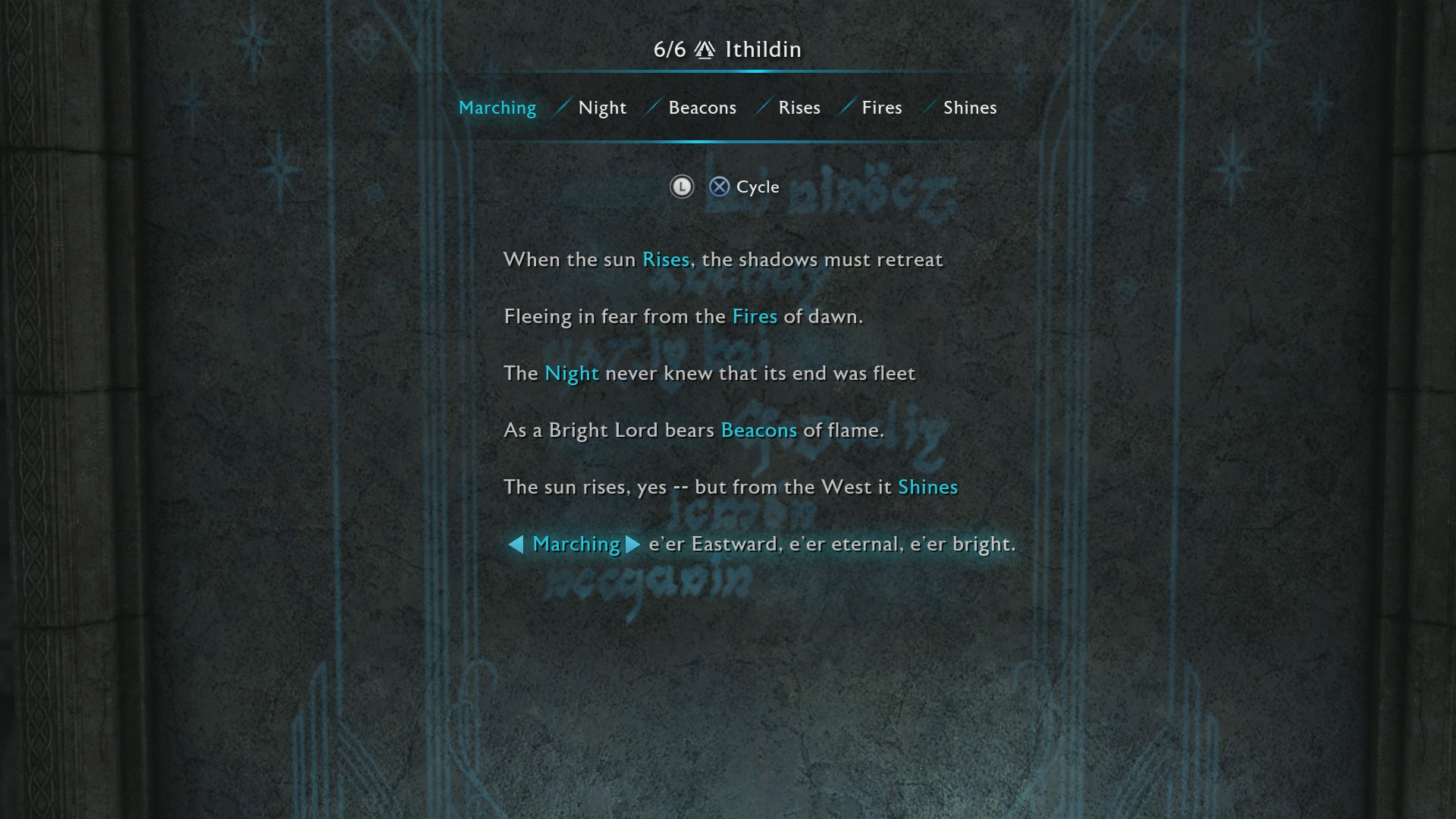The image size is (1456, 819).
Task: Cycle the highlighted Marching word slot
Action: [576, 544]
